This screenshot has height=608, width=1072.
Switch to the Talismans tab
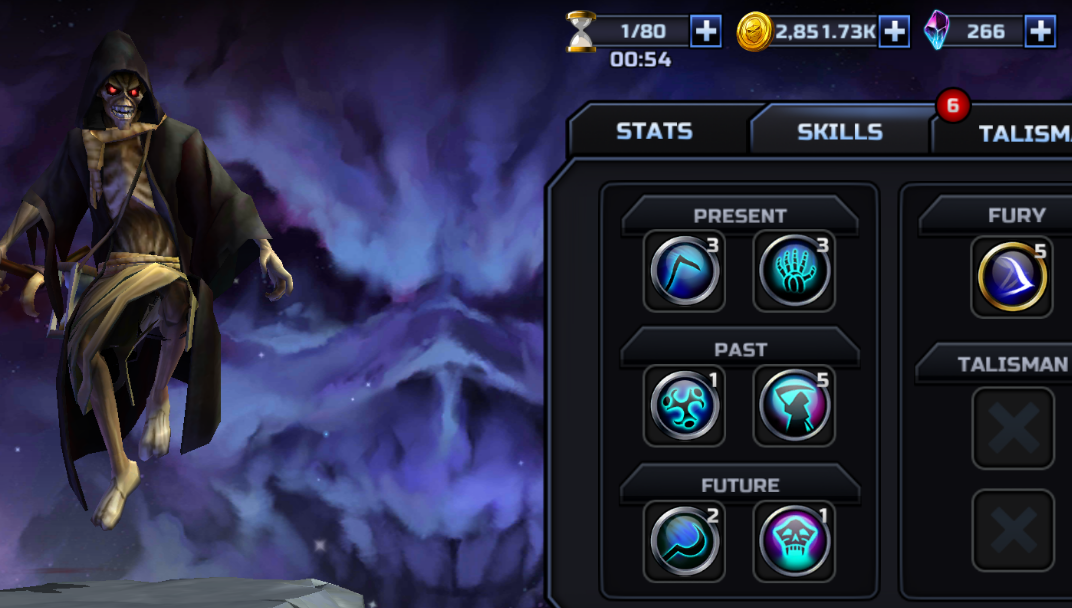1020,133
